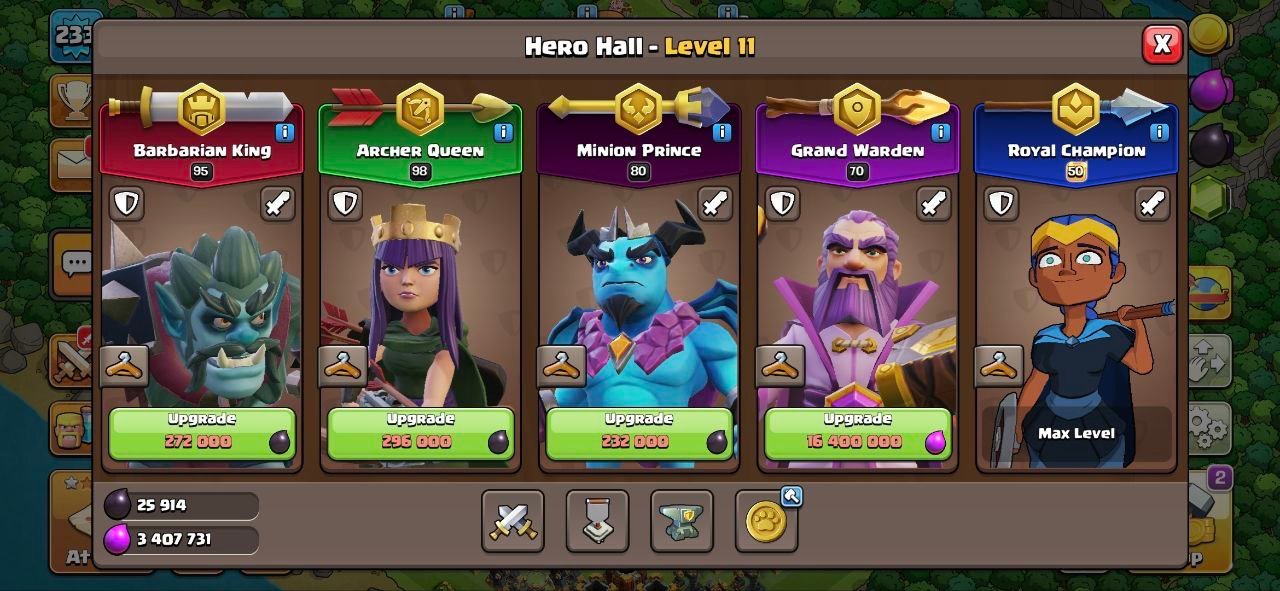1280x591 pixels.
Task: Show Archer Queen info
Action: pyautogui.click(x=503, y=132)
